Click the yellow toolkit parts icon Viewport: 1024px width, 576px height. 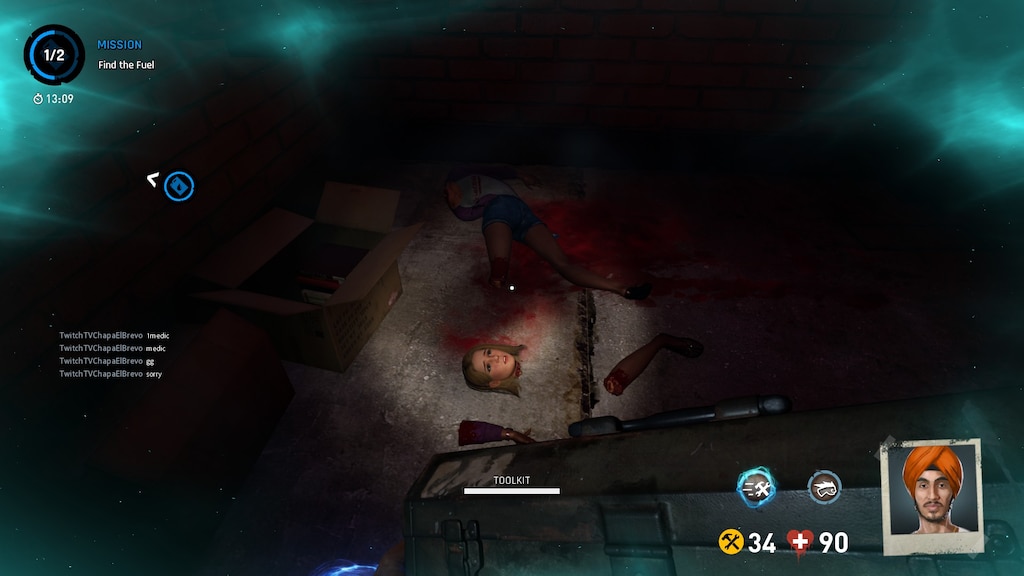731,542
